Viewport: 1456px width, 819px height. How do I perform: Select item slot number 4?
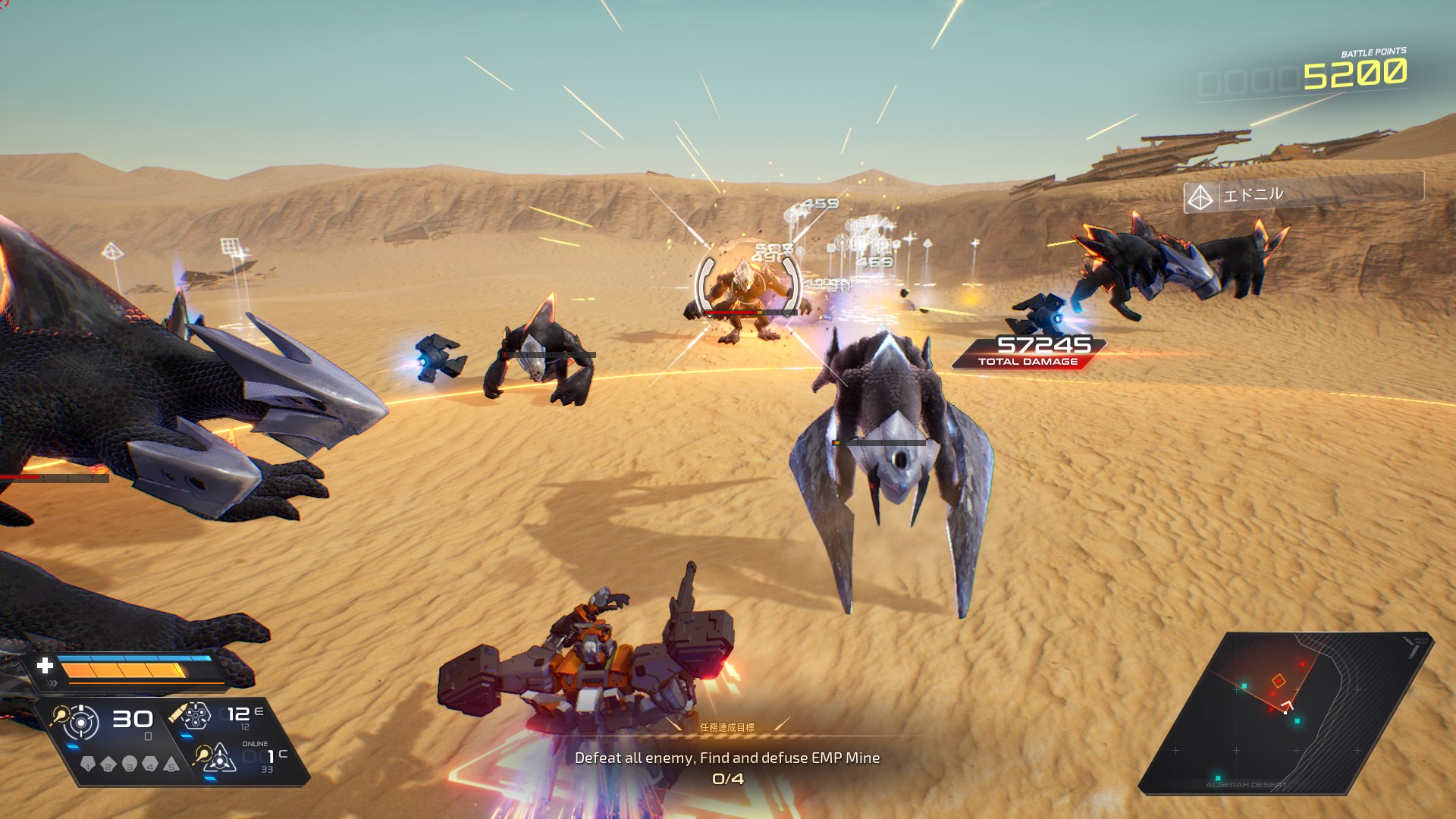pyautogui.click(x=150, y=764)
